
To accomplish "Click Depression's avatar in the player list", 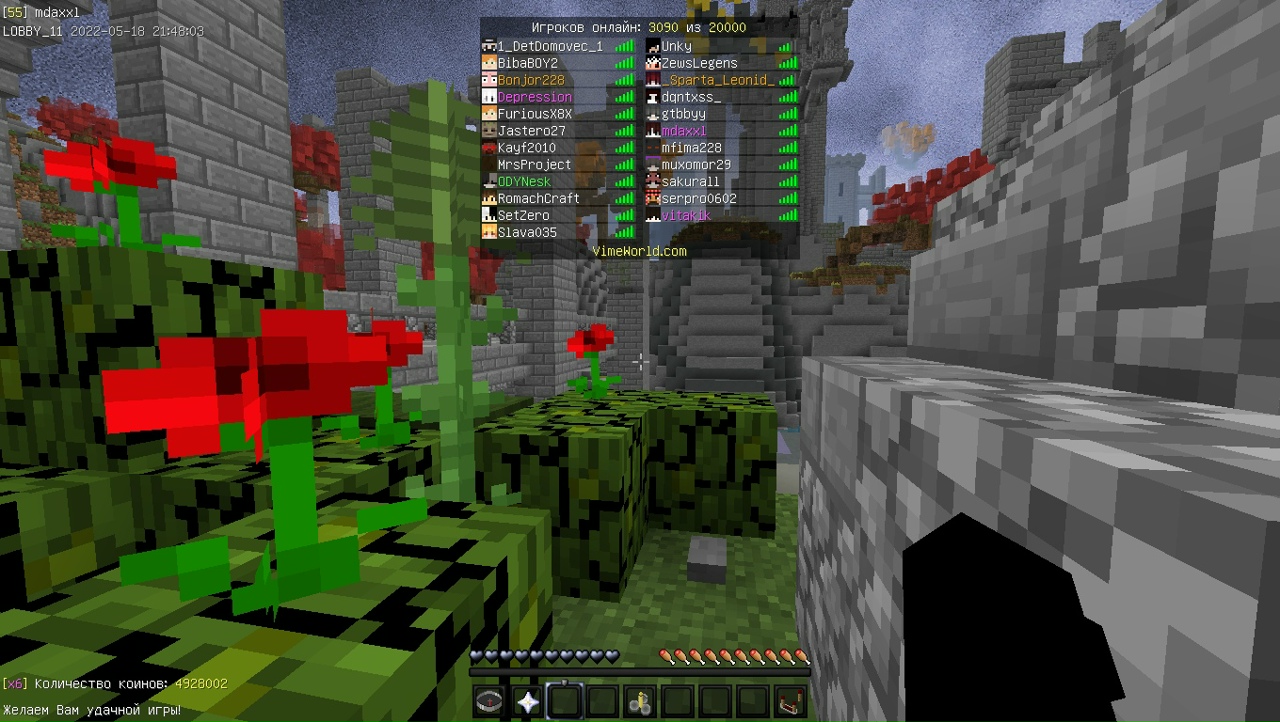I will tap(488, 96).
